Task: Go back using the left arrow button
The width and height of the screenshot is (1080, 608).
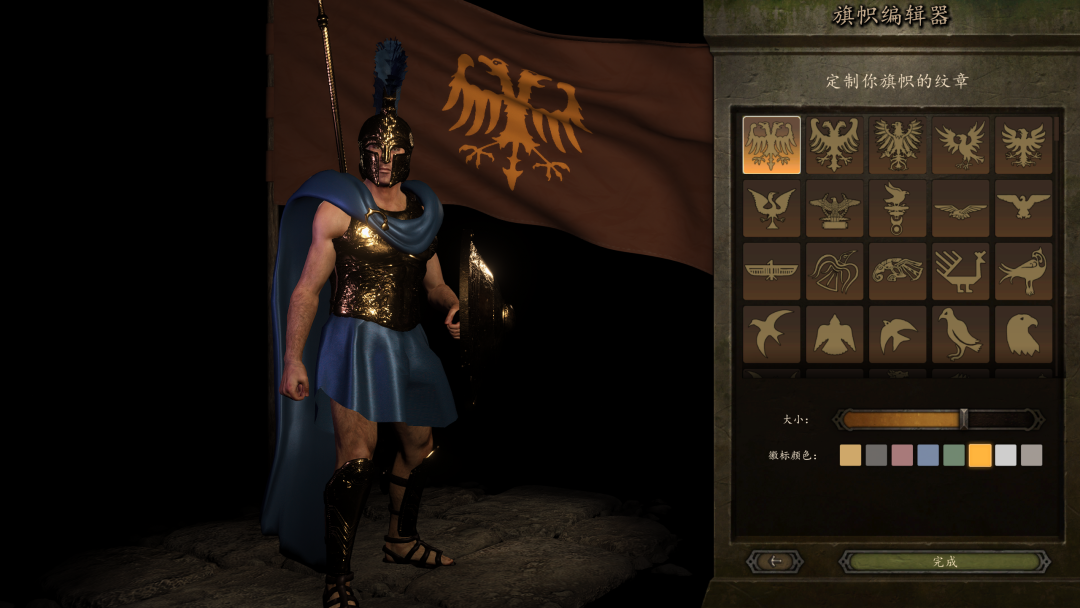Action: pyautogui.click(x=775, y=562)
